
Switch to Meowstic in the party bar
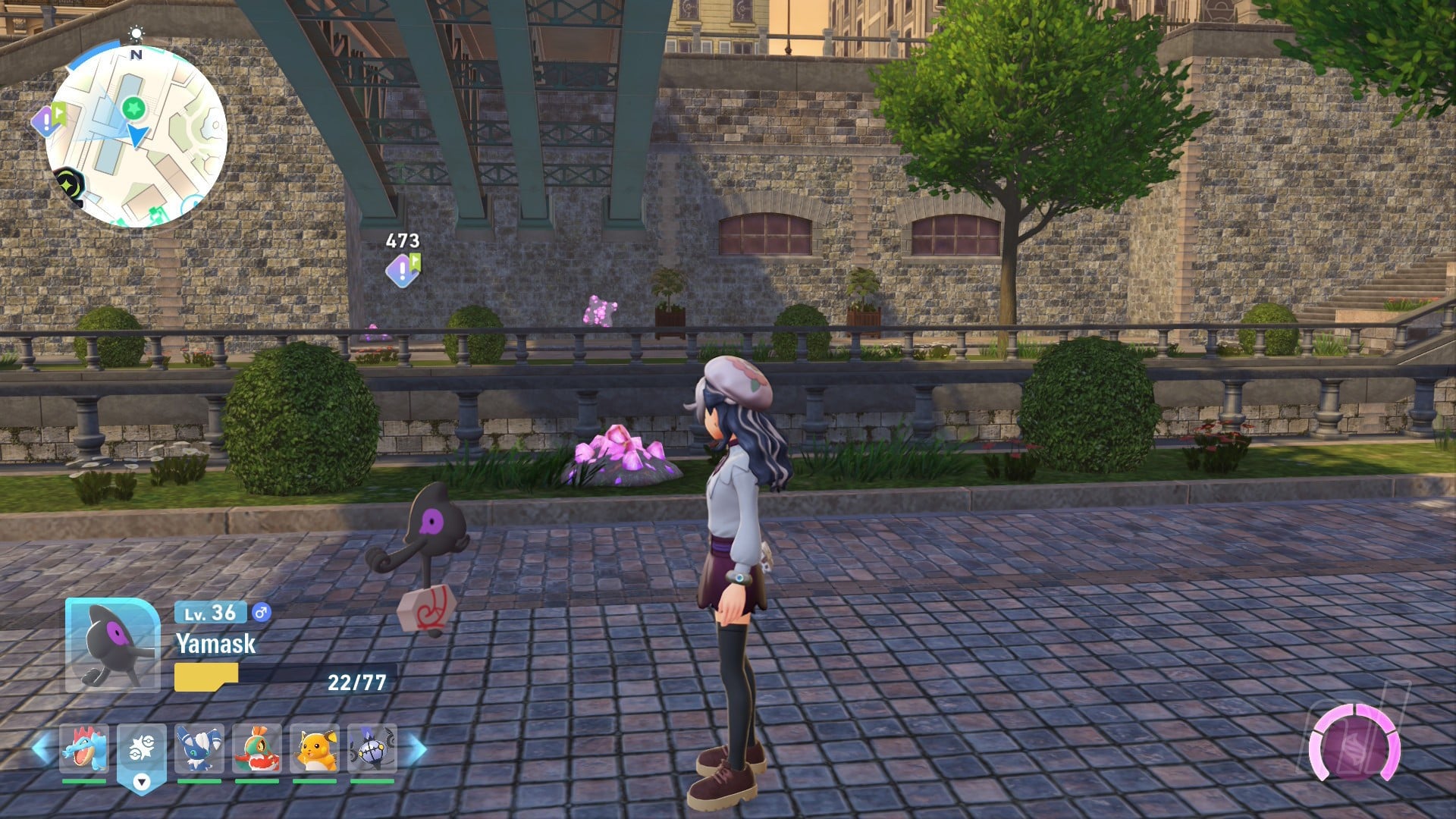(x=199, y=748)
